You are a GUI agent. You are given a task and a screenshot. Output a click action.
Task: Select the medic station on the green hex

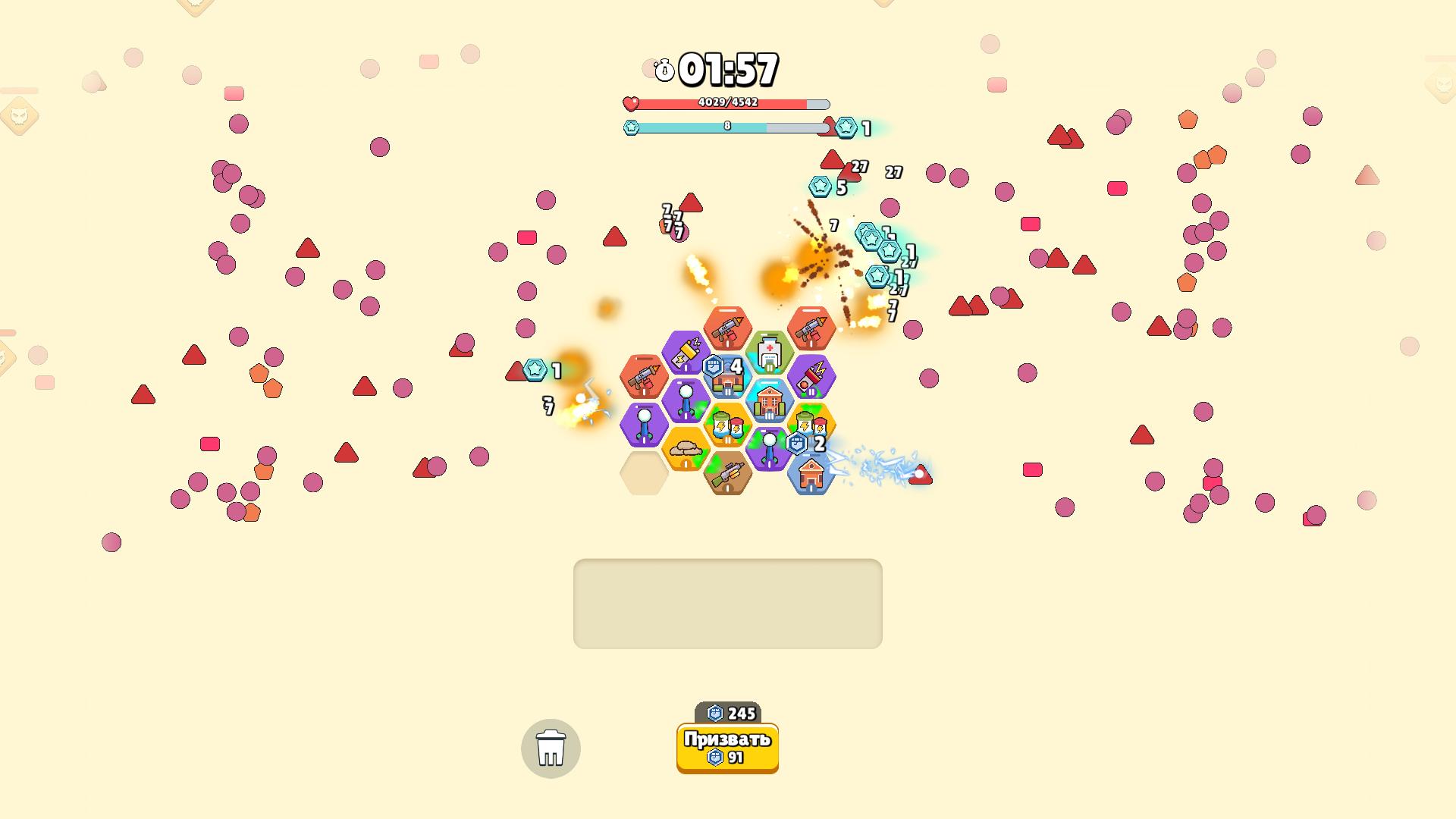tap(769, 350)
